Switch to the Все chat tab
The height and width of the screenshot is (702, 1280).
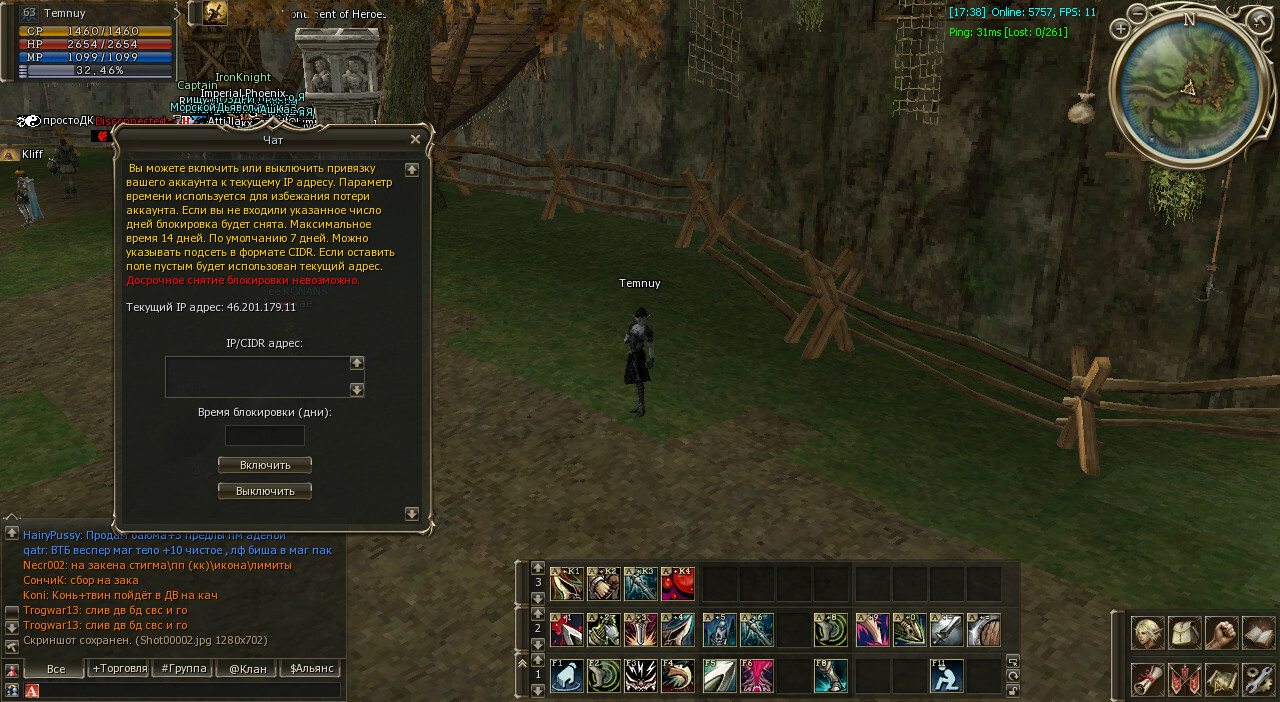(x=55, y=668)
